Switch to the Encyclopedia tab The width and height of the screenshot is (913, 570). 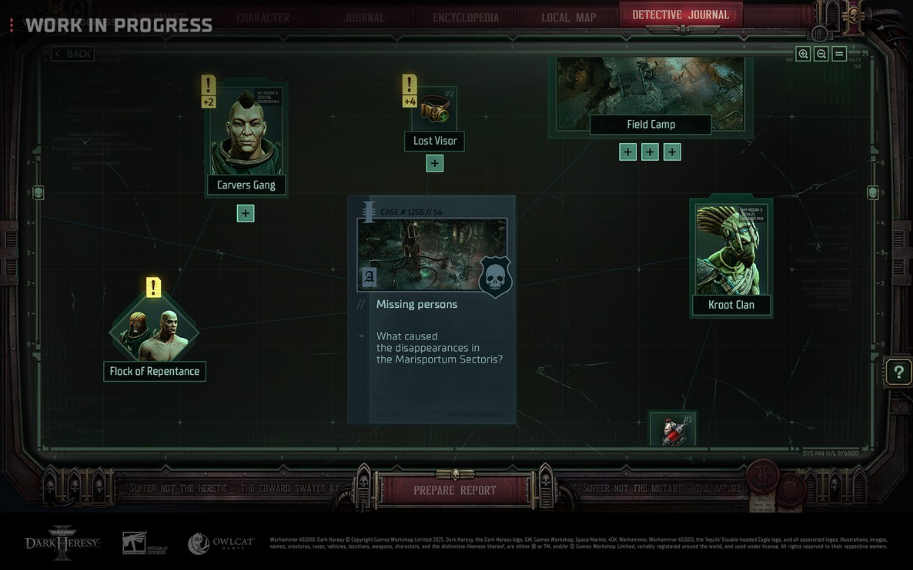point(465,17)
